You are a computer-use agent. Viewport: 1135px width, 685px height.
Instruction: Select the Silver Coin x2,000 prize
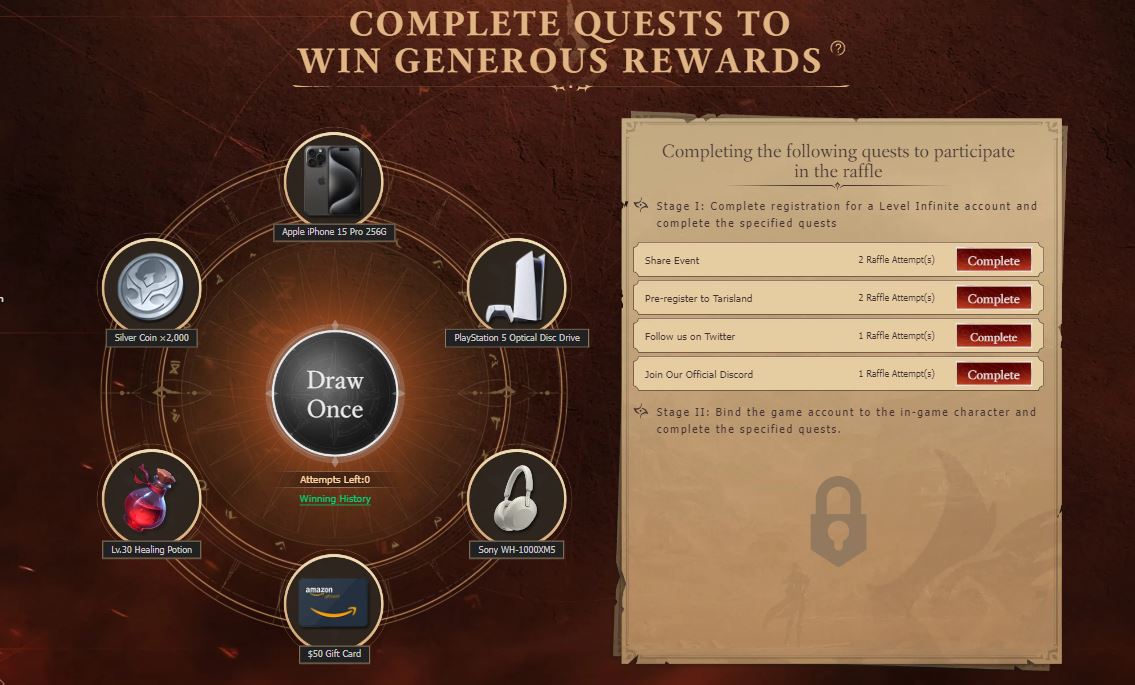click(x=152, y=288)
